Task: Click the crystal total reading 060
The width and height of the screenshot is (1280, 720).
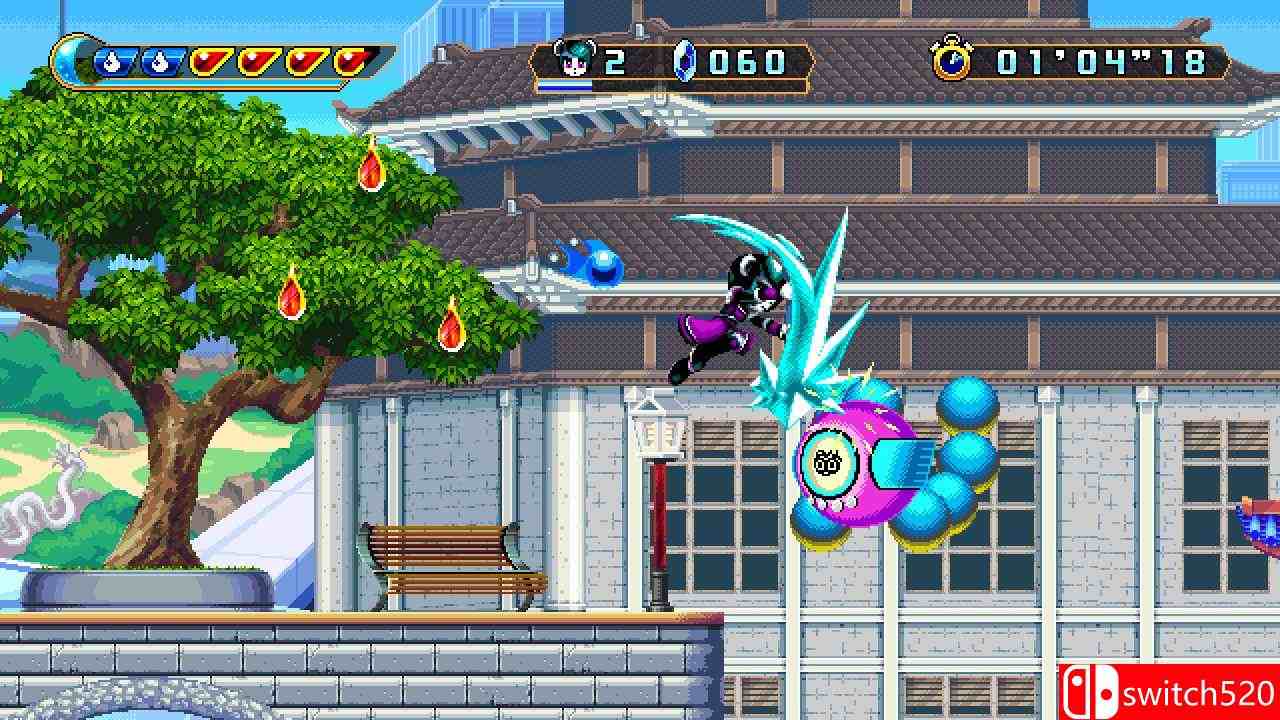Action: pyautogui.click(x=747, y=62)
